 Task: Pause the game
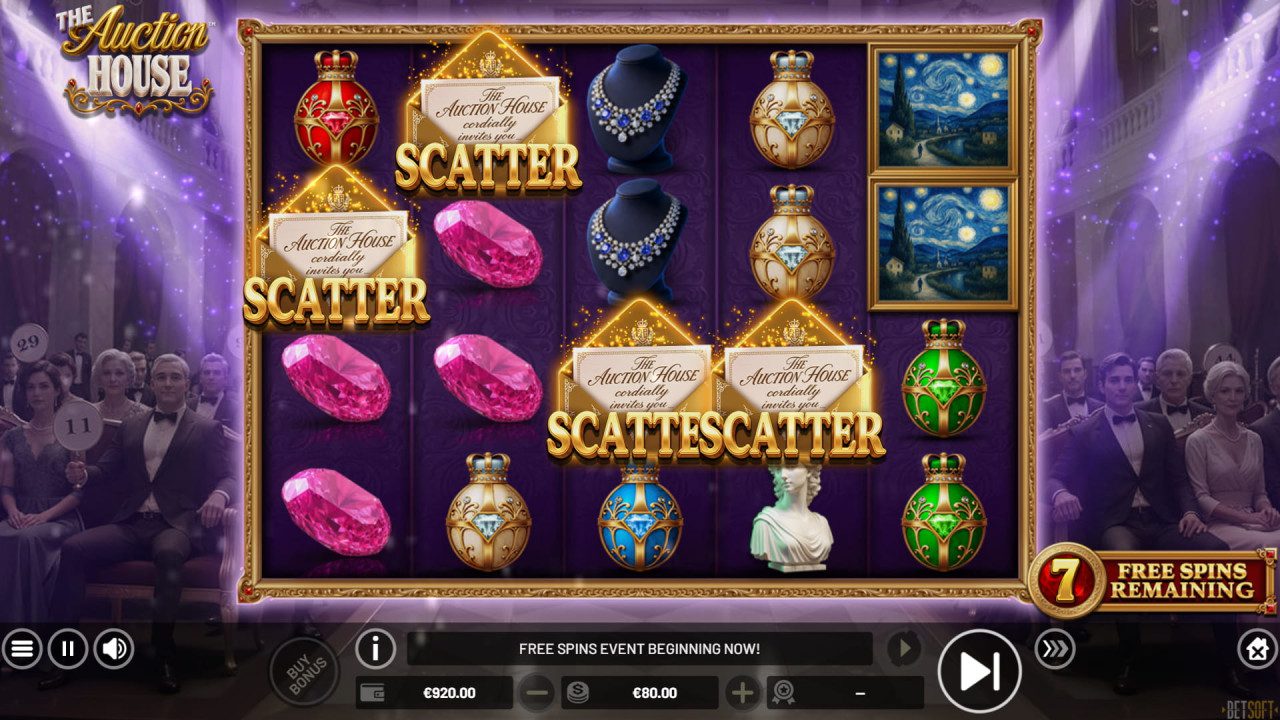pos(66,649)
